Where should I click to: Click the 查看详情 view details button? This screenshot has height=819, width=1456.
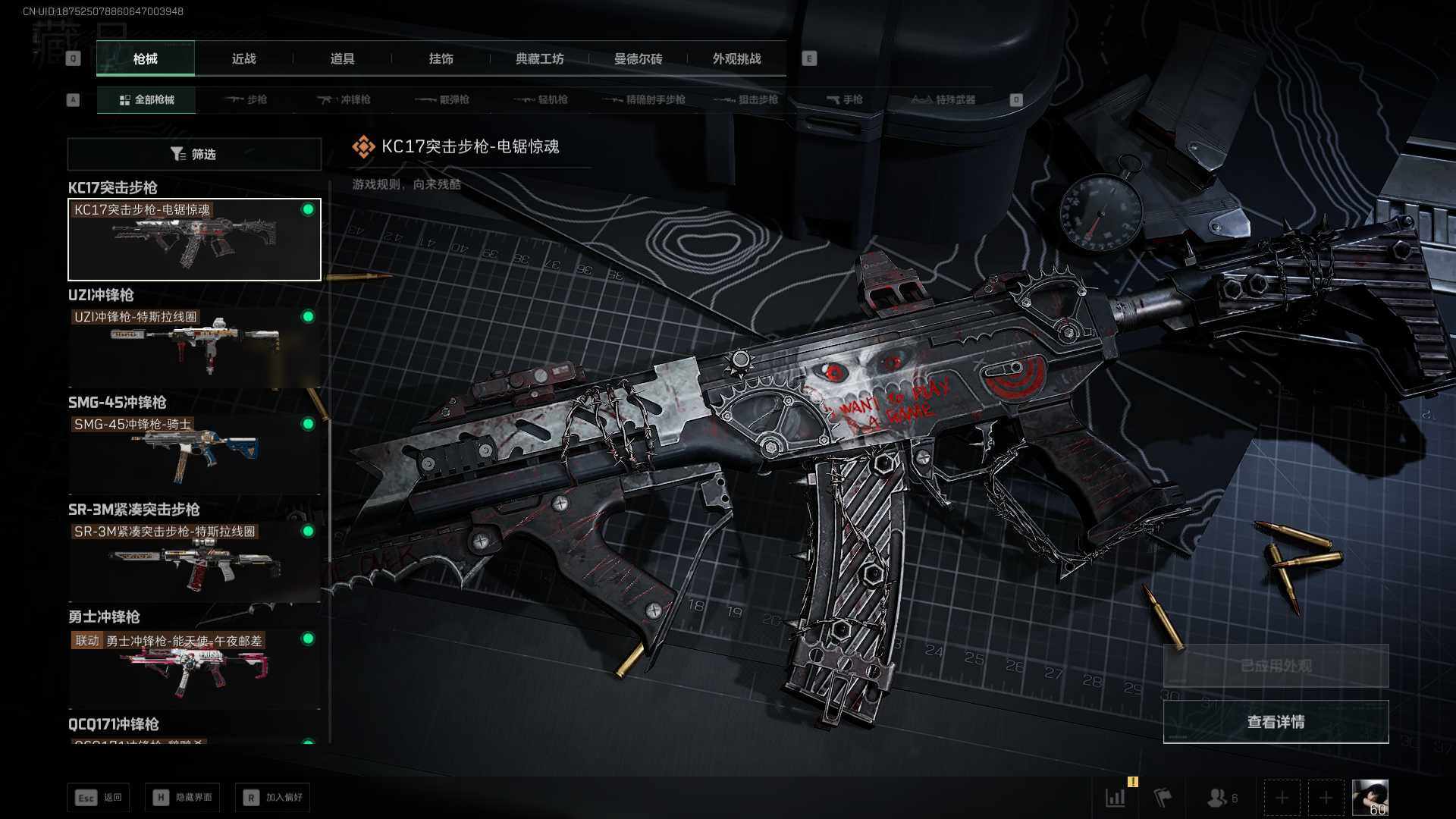1276,722
